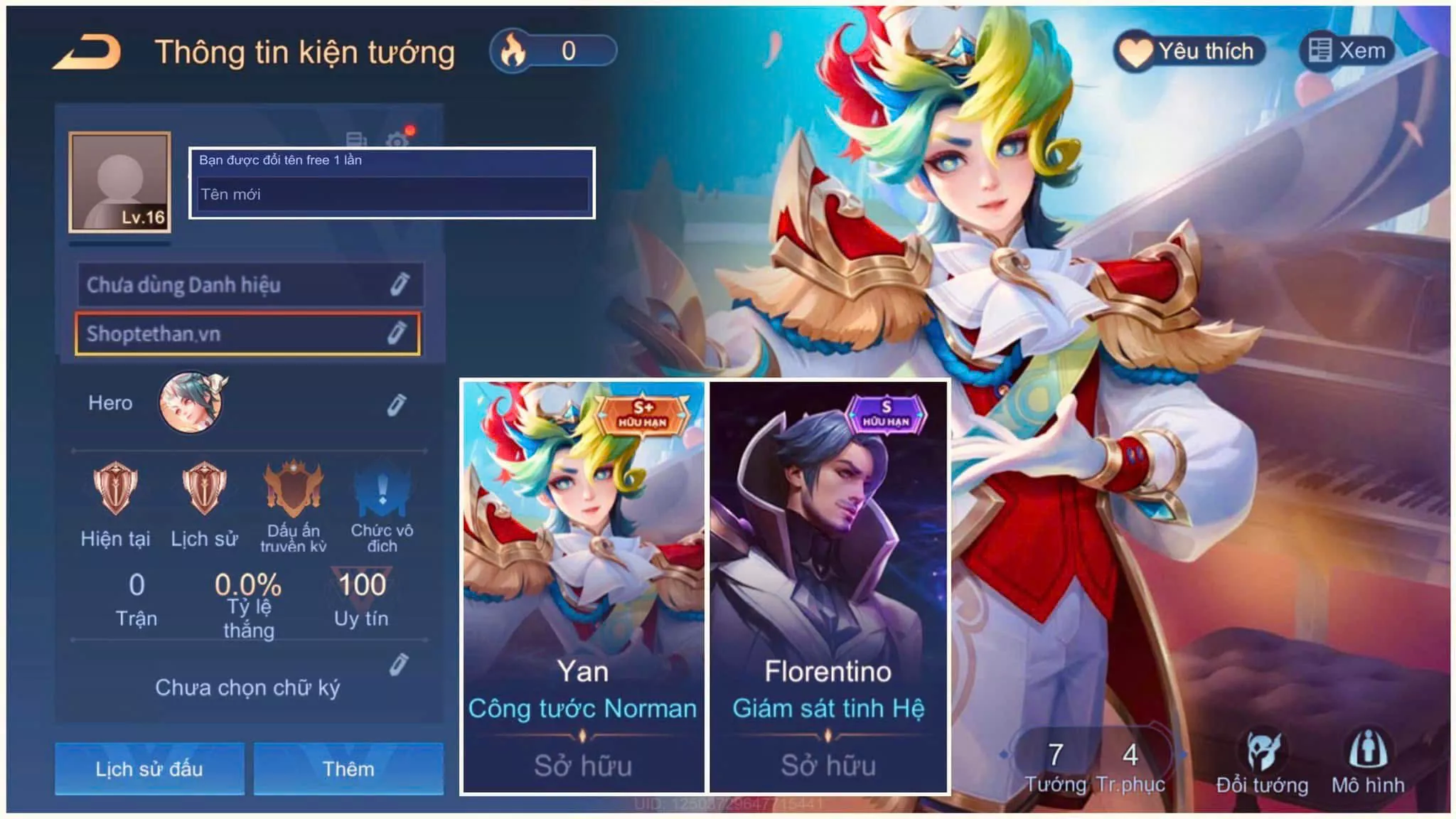Edit the Chưa dùng Danh hiệu title
This screenshot has height=819, width=1456.
(x=399, y=284)
